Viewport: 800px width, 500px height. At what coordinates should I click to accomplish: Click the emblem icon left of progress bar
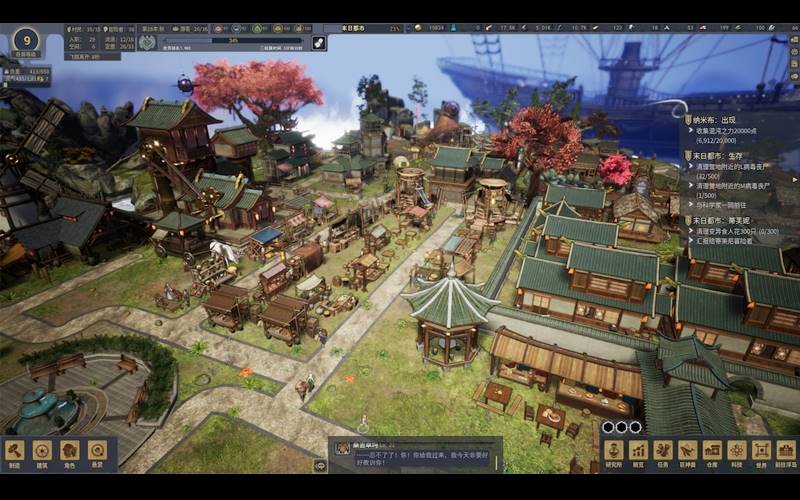point(147,42)
